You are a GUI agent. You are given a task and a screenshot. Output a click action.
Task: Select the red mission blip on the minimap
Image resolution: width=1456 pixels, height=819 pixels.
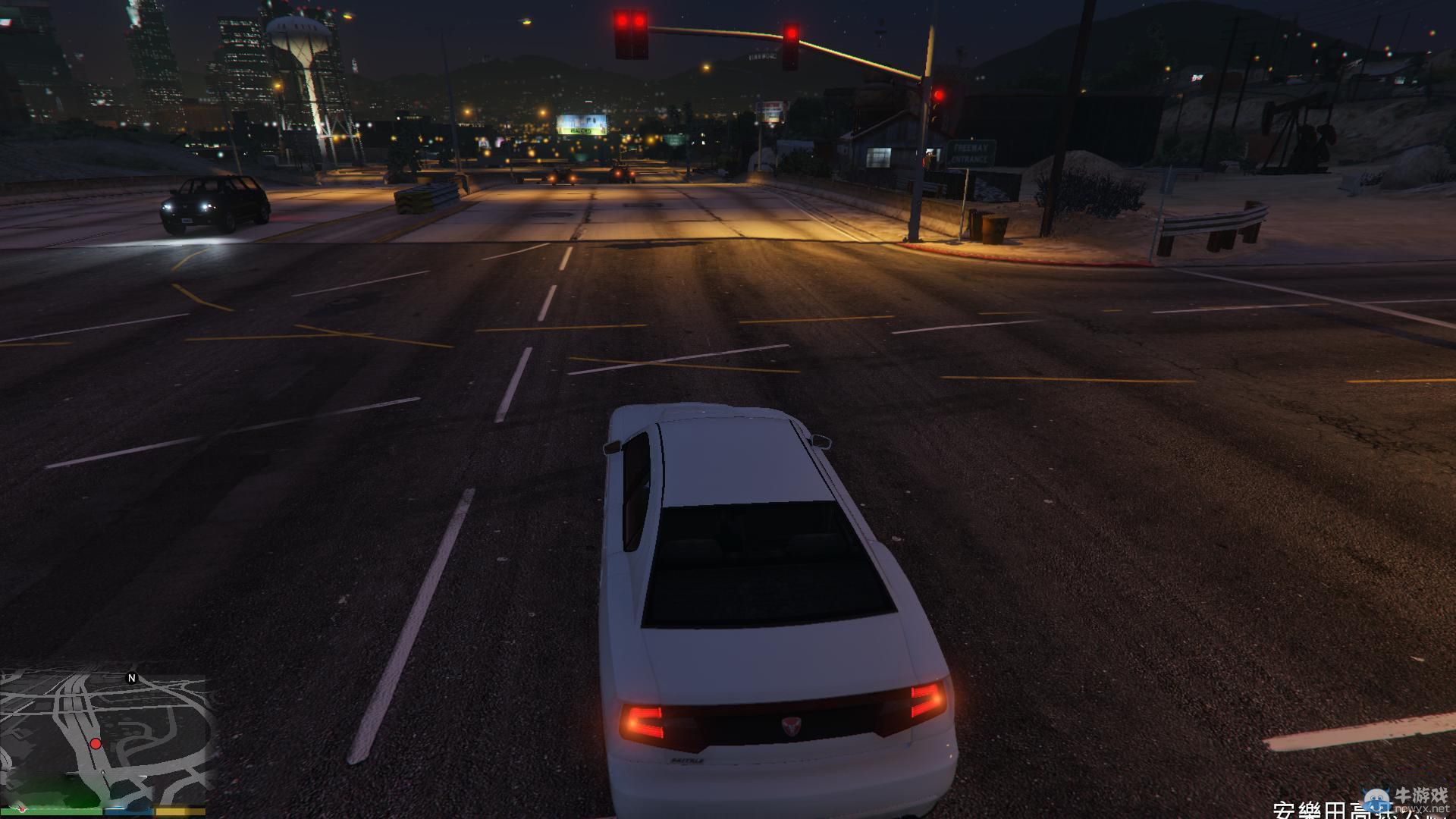(96, 744)
